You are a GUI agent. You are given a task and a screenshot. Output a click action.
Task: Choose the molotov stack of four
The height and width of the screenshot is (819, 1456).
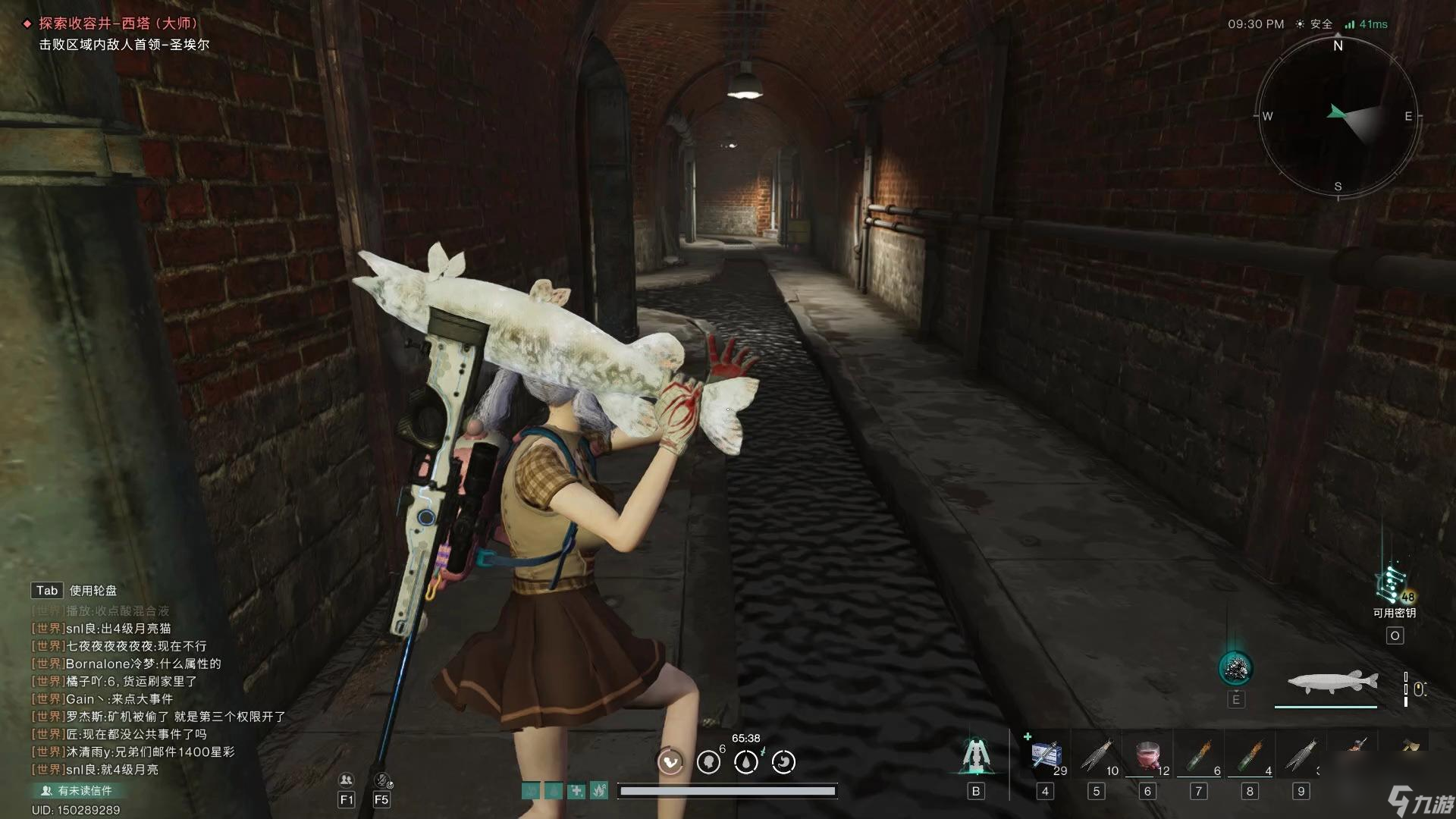(1251, 756)
